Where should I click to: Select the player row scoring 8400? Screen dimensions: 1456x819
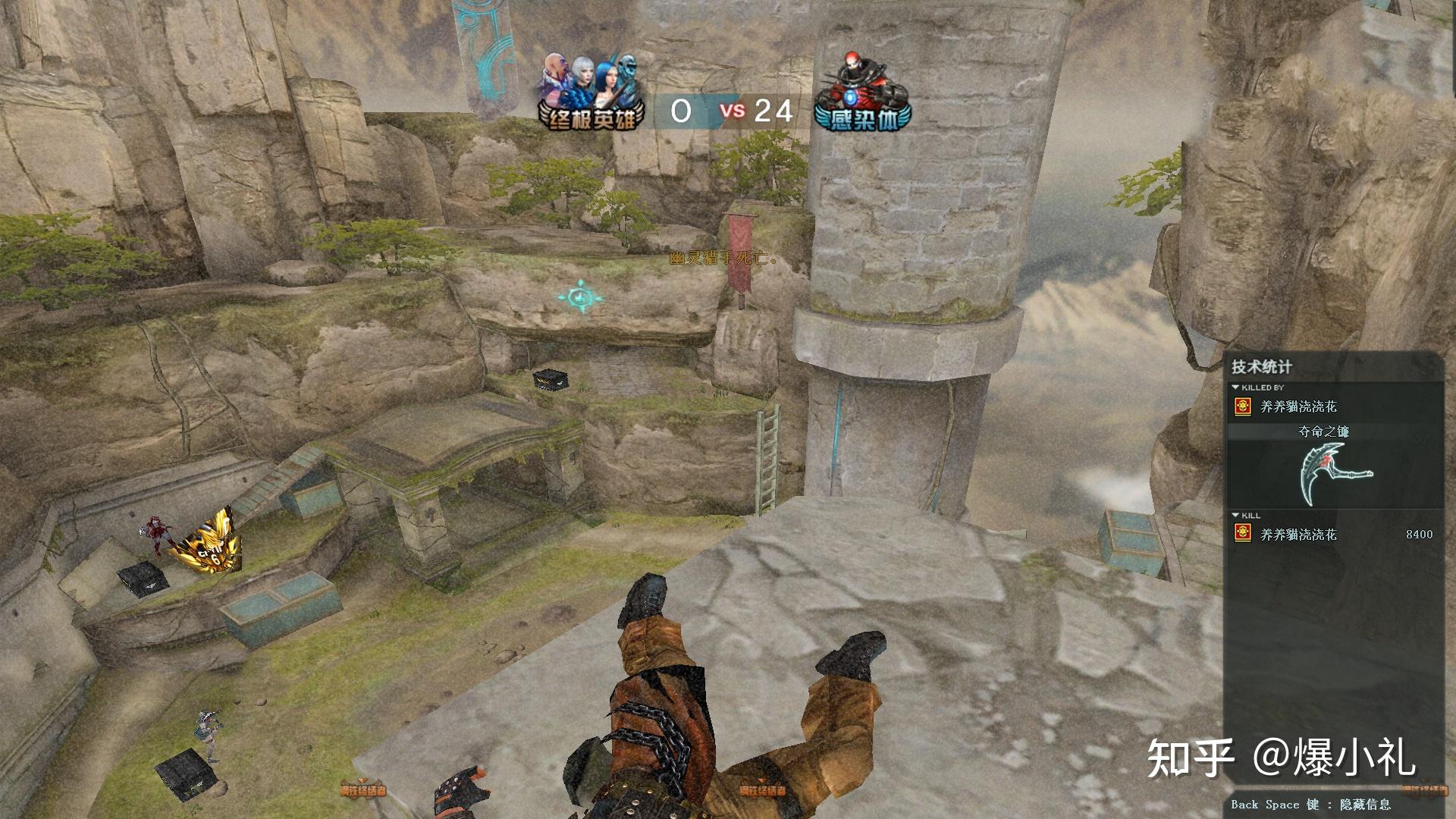pyautogui.click(x=1334, y=535)
